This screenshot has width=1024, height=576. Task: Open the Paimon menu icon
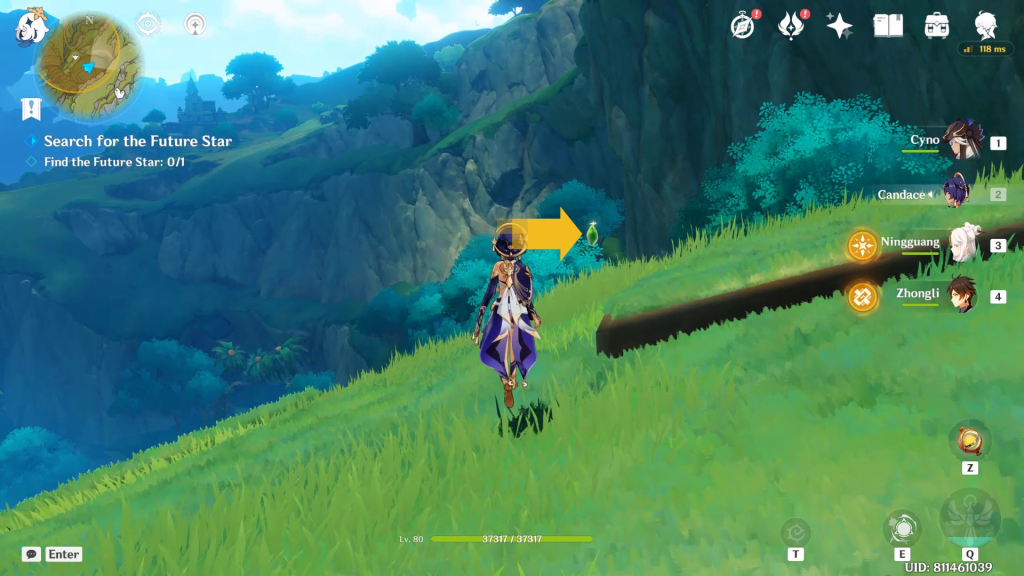click(x=31, y=27)
